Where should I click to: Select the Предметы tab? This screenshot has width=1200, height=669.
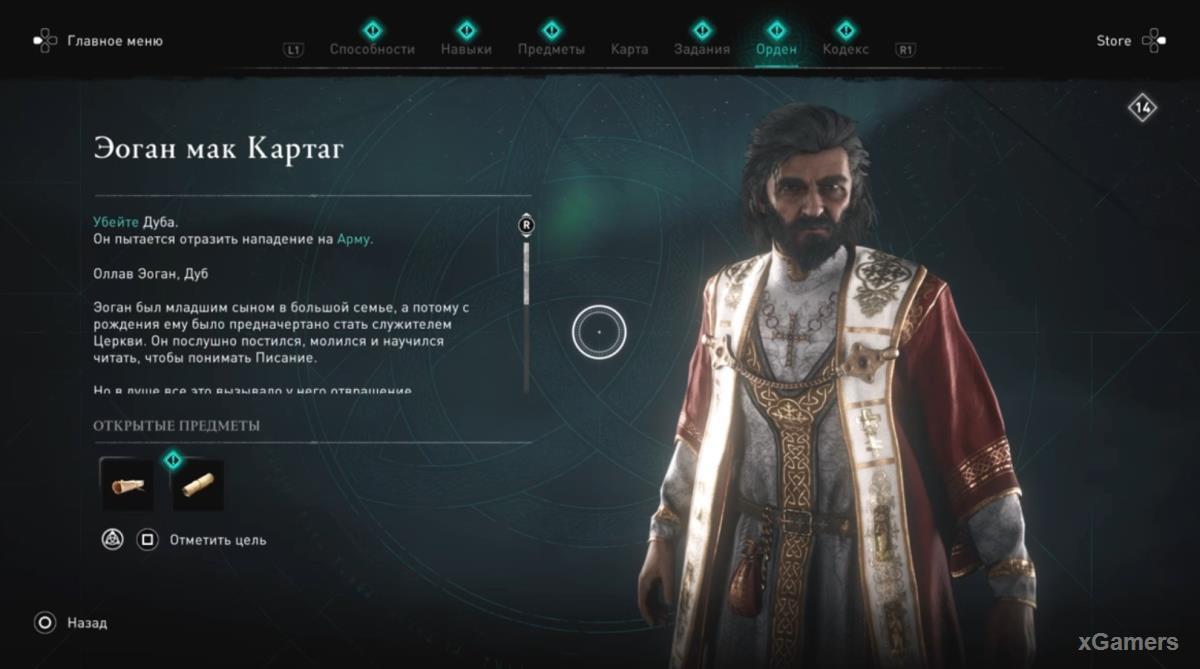[x=551, y=49]
